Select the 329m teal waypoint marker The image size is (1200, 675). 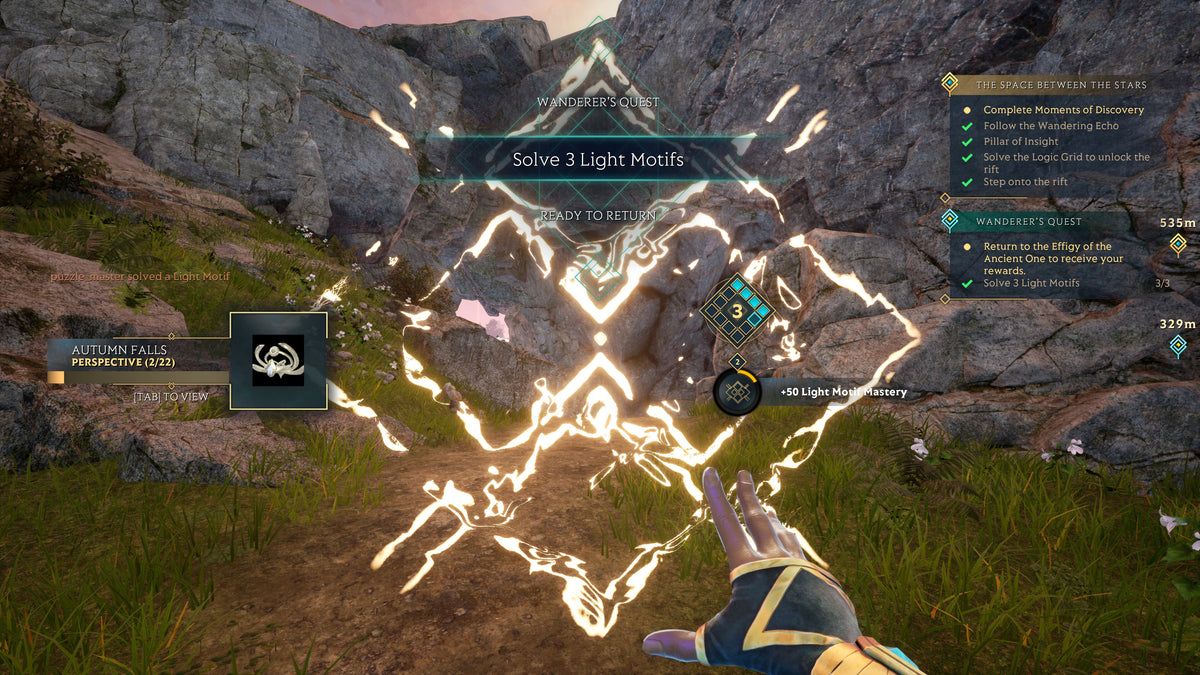pyautogui.click(x=1178, y=345)
